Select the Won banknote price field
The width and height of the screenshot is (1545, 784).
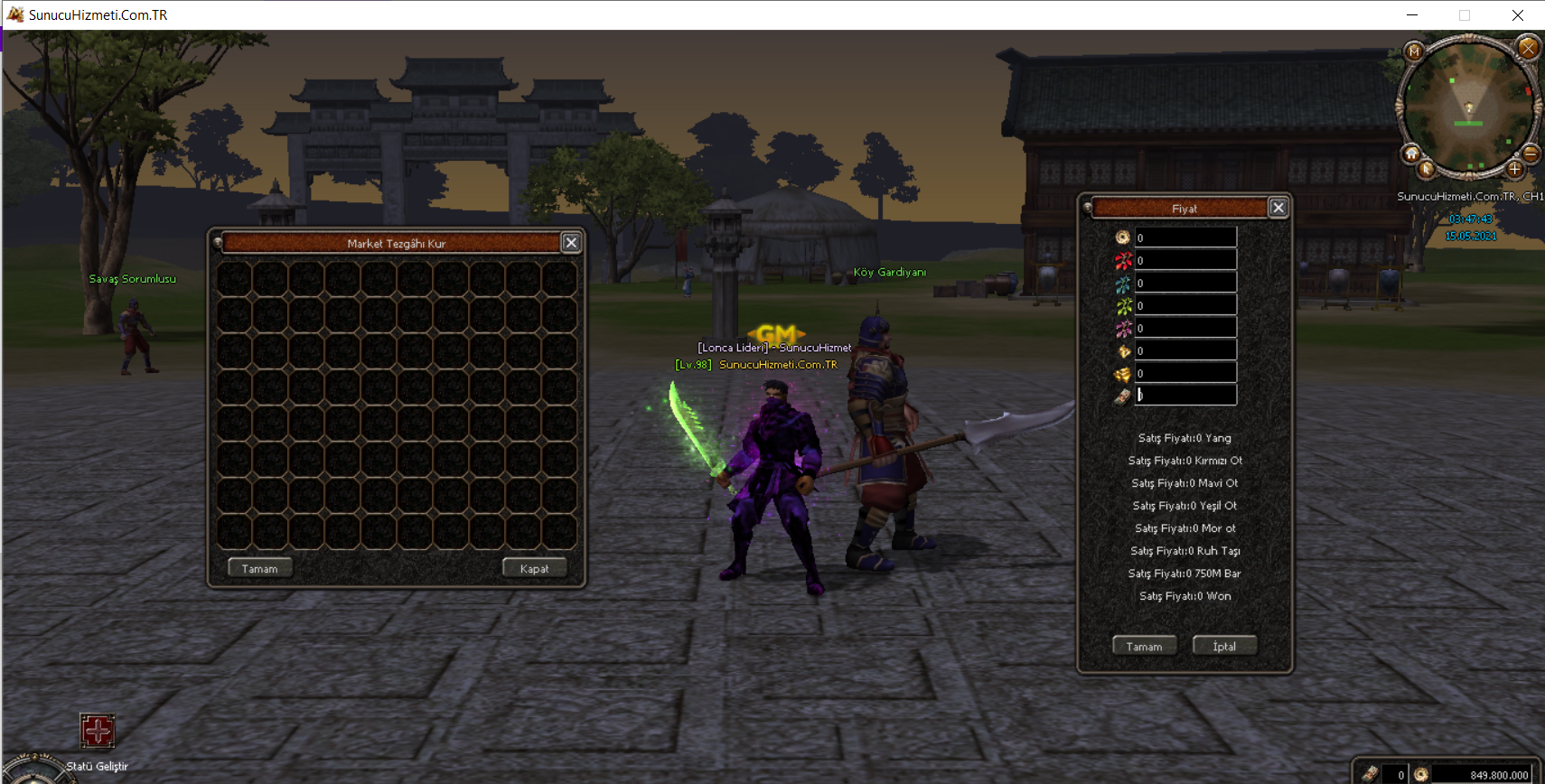click(1185, 396)
